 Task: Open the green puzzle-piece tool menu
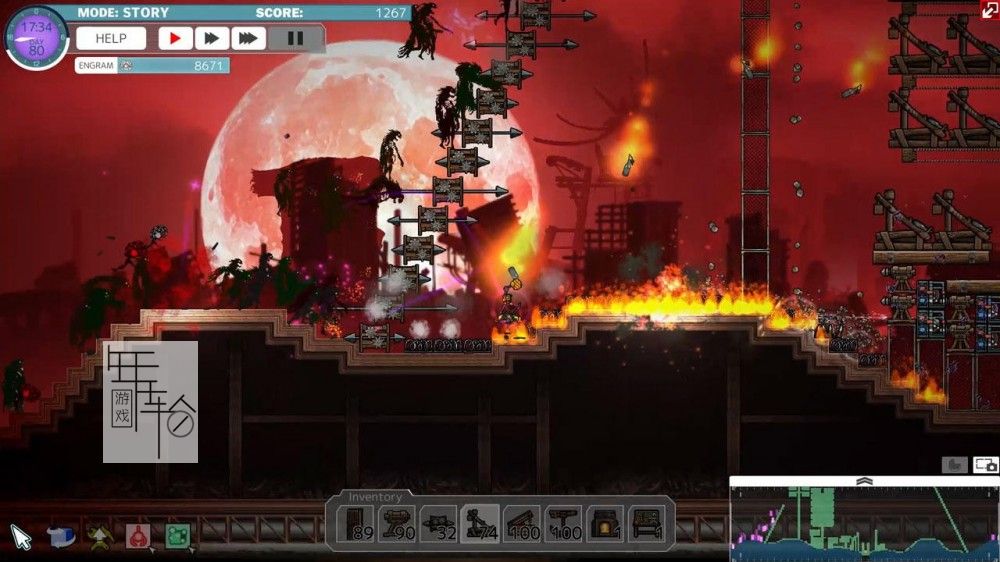point(178,536)
